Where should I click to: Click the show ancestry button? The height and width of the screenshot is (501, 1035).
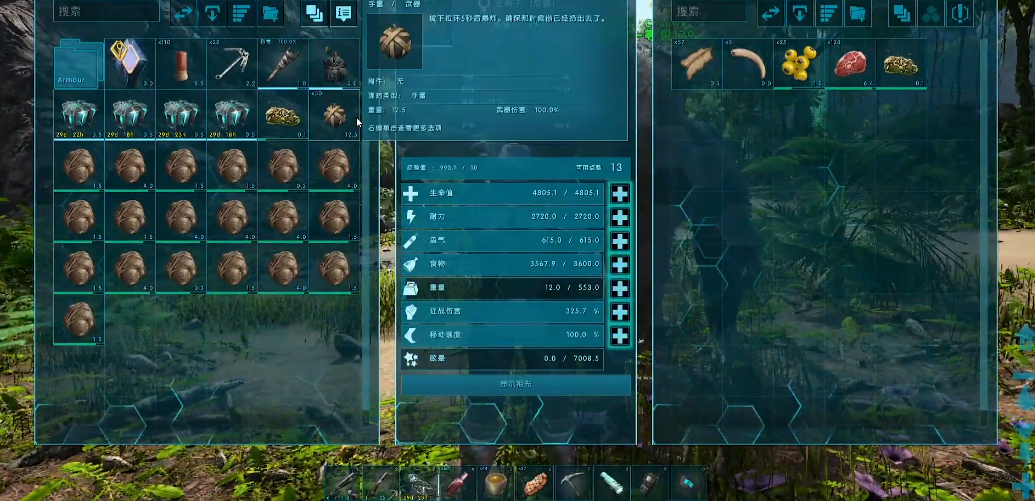click(516, 384)
